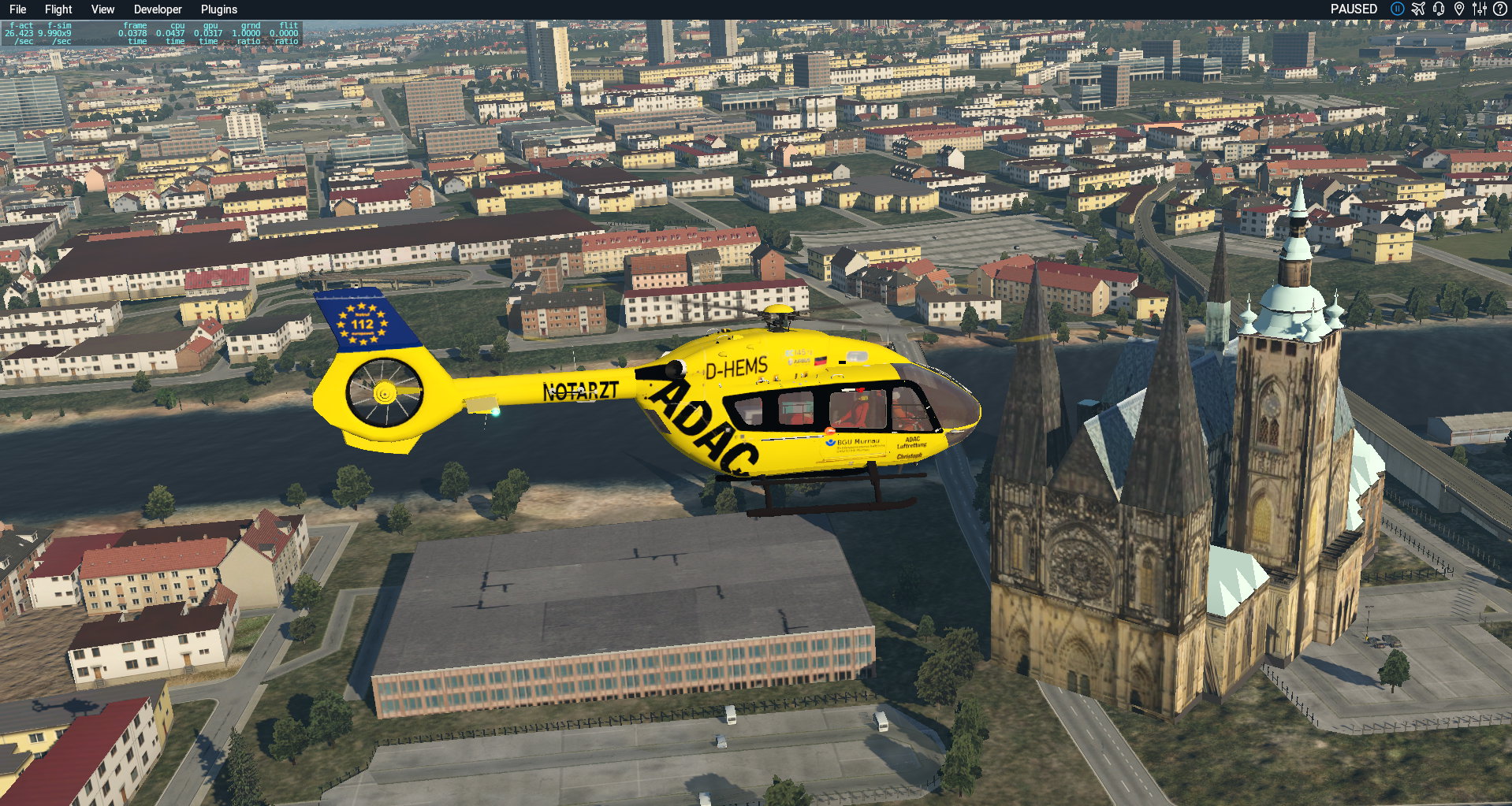Toggle the blue pause button
This screenshot has width=1512, height=806.
click(x=1397, y=9)
